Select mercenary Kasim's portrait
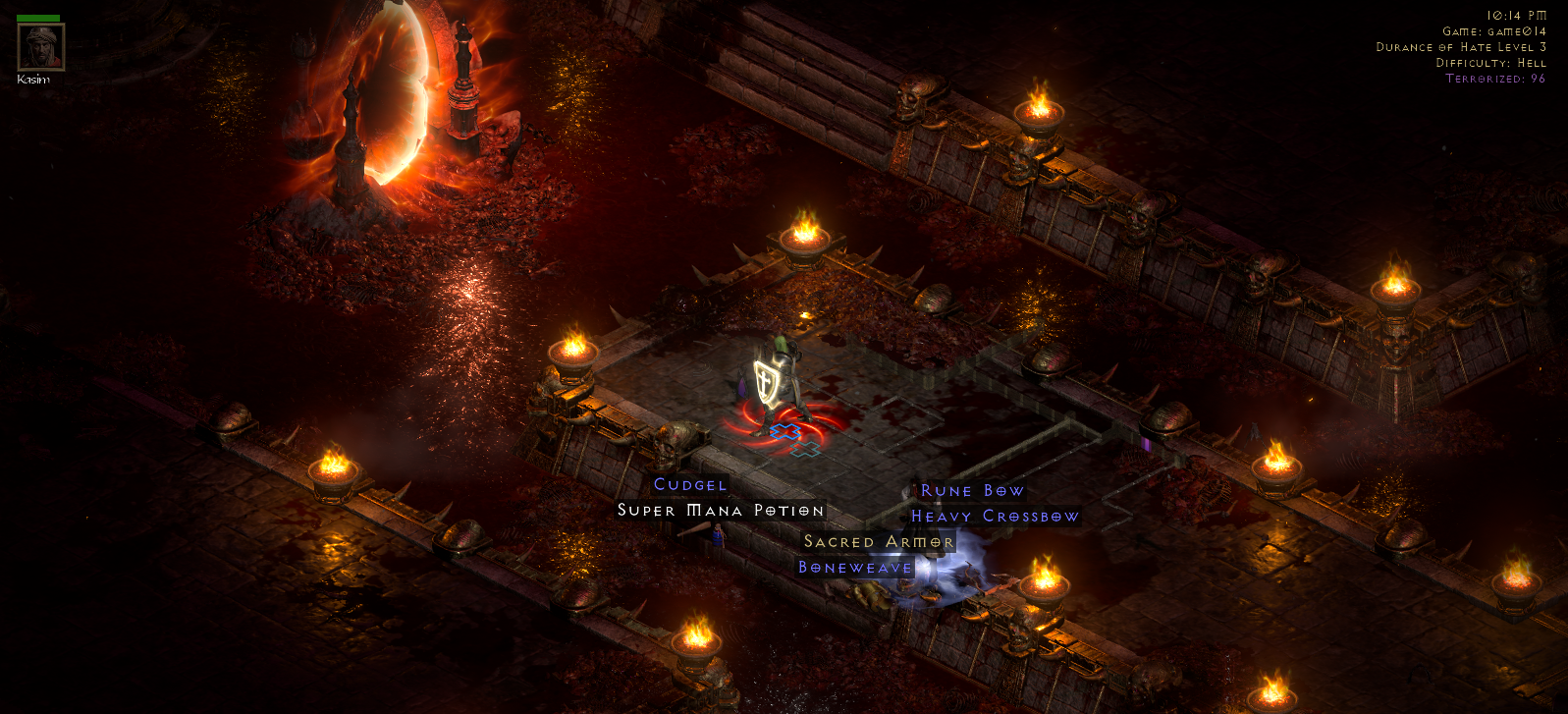This screenshot has height=714, width=1568. pos(40,49)
